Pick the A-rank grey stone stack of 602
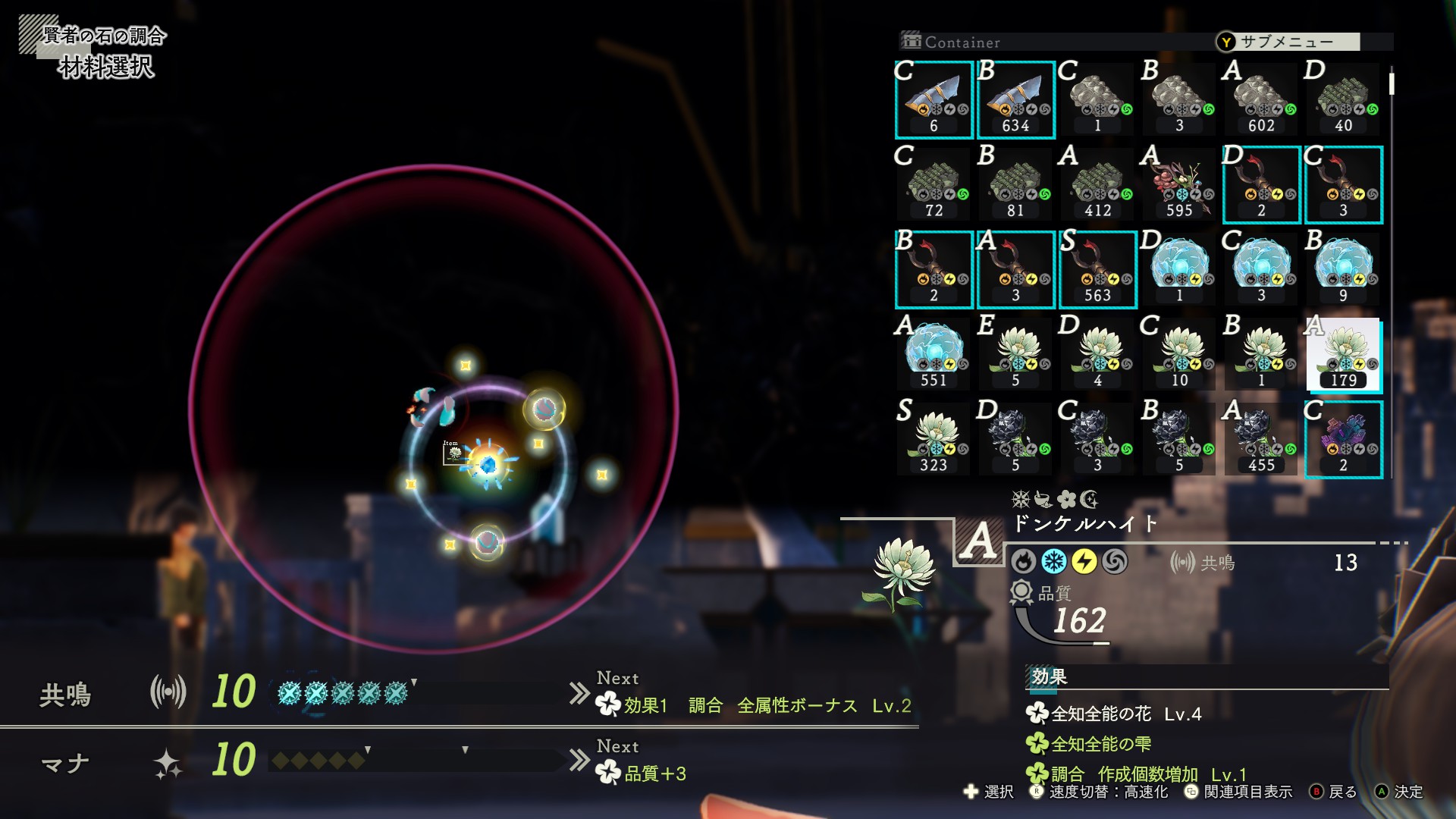 1262,100
